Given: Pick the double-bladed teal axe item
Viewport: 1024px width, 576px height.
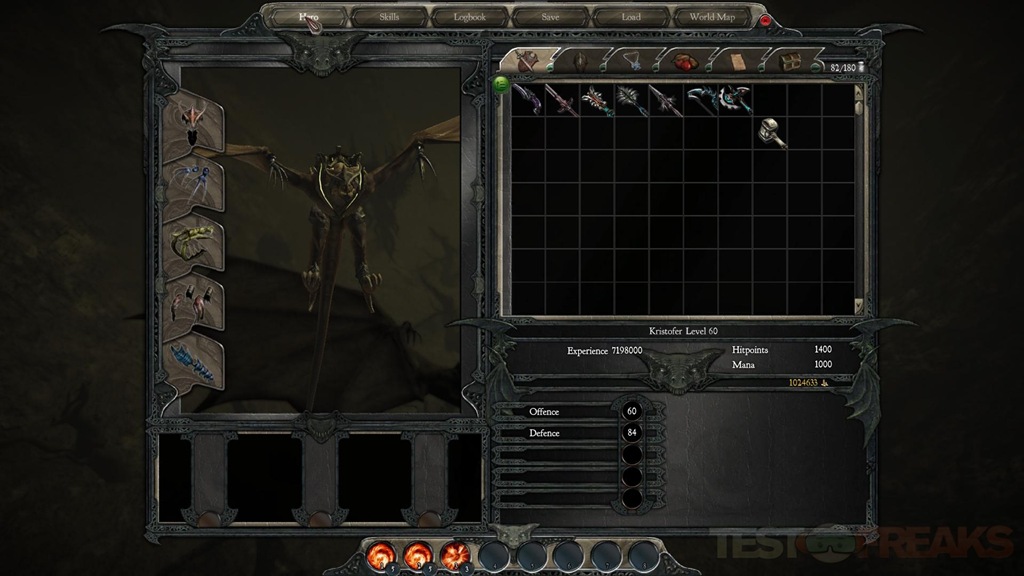Looking at the screenshot, I should click(735, 99).
